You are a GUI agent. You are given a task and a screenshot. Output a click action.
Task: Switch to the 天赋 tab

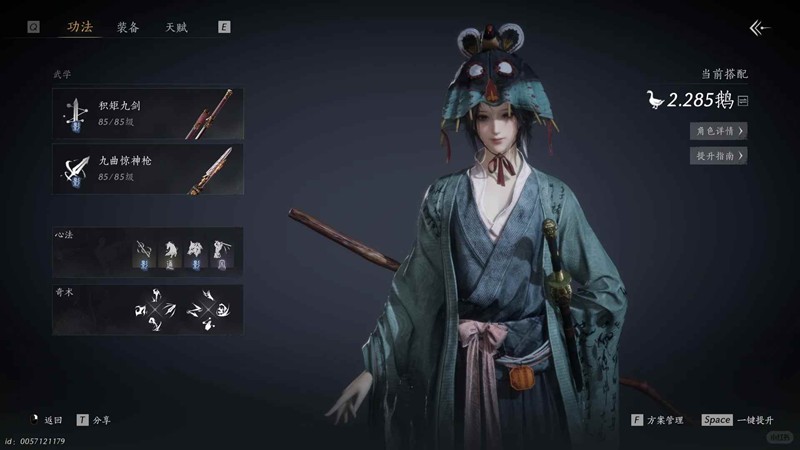point(176,27)
